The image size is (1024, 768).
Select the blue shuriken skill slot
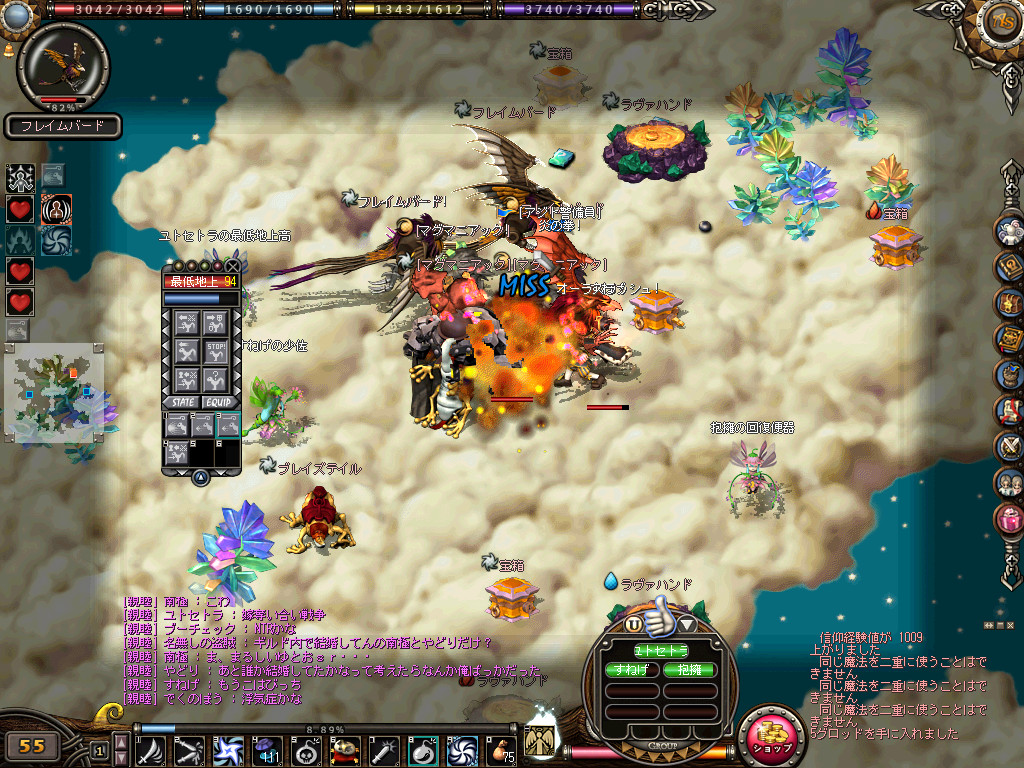229,750
